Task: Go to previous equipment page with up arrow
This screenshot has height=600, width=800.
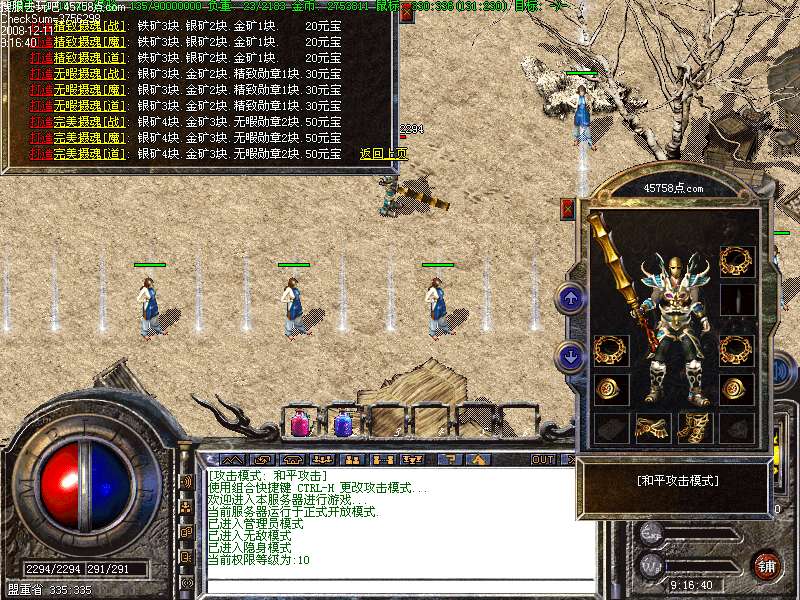Action: [x=570, y=297]
